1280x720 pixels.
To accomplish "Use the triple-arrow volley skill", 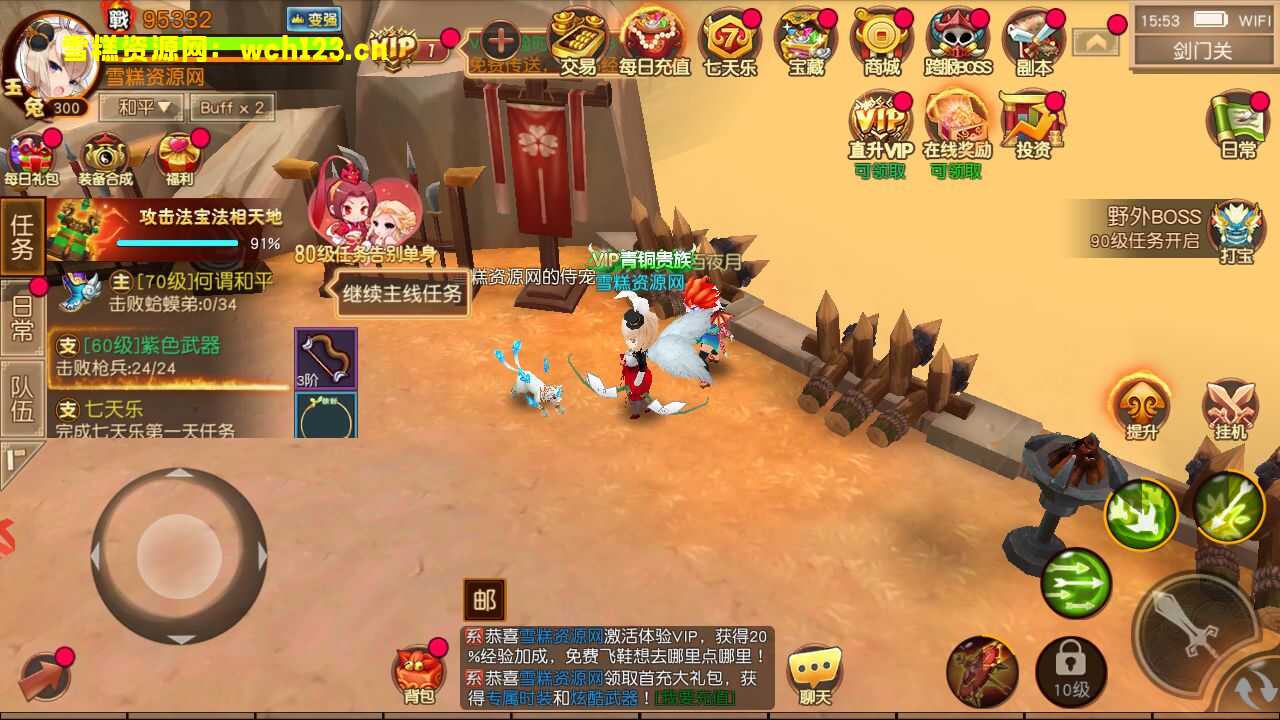I will pyautogui.click(x=1076, y=583).
